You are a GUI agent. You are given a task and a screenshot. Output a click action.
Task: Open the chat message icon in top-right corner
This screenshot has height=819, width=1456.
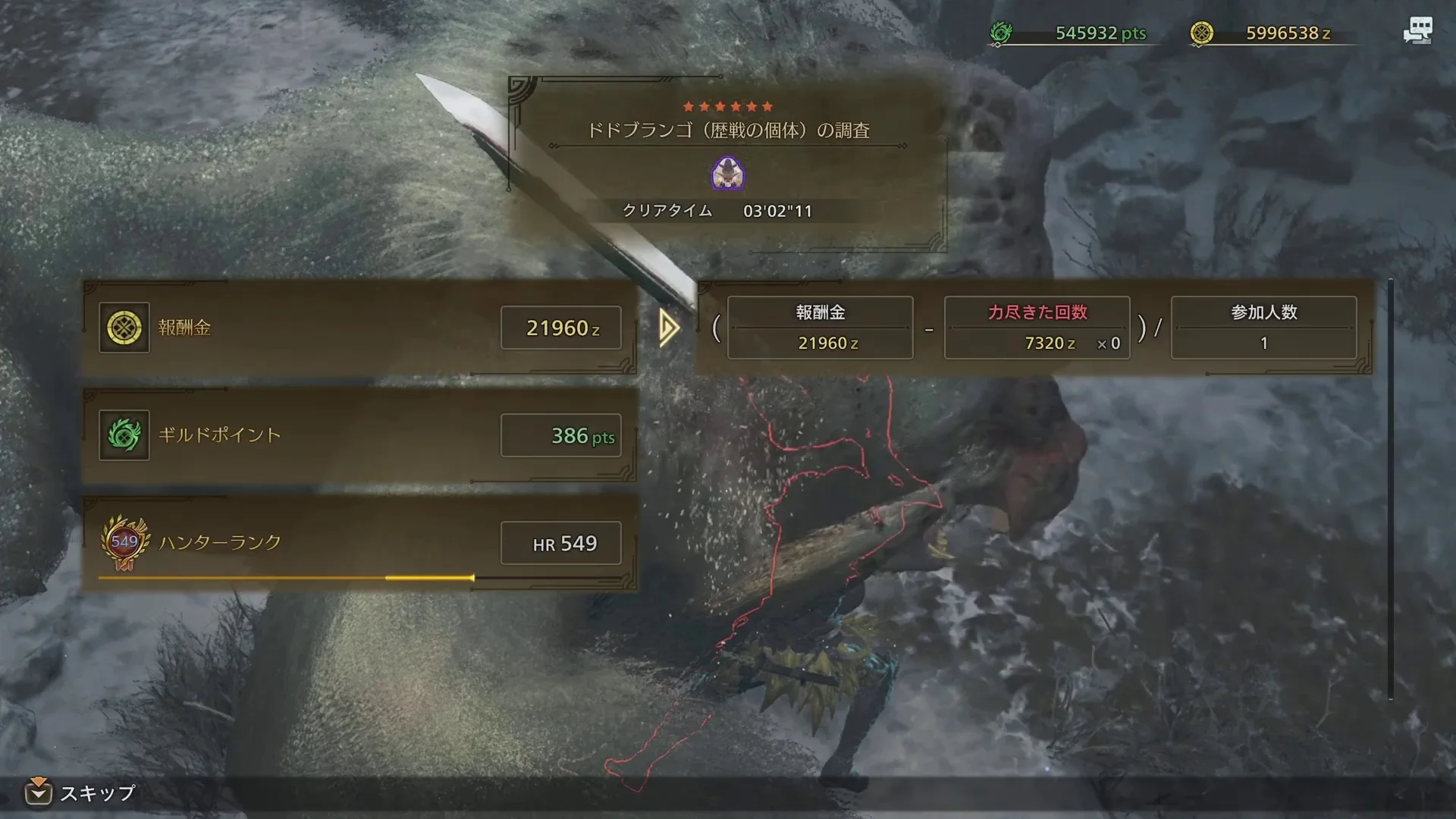pos(1419,30)
